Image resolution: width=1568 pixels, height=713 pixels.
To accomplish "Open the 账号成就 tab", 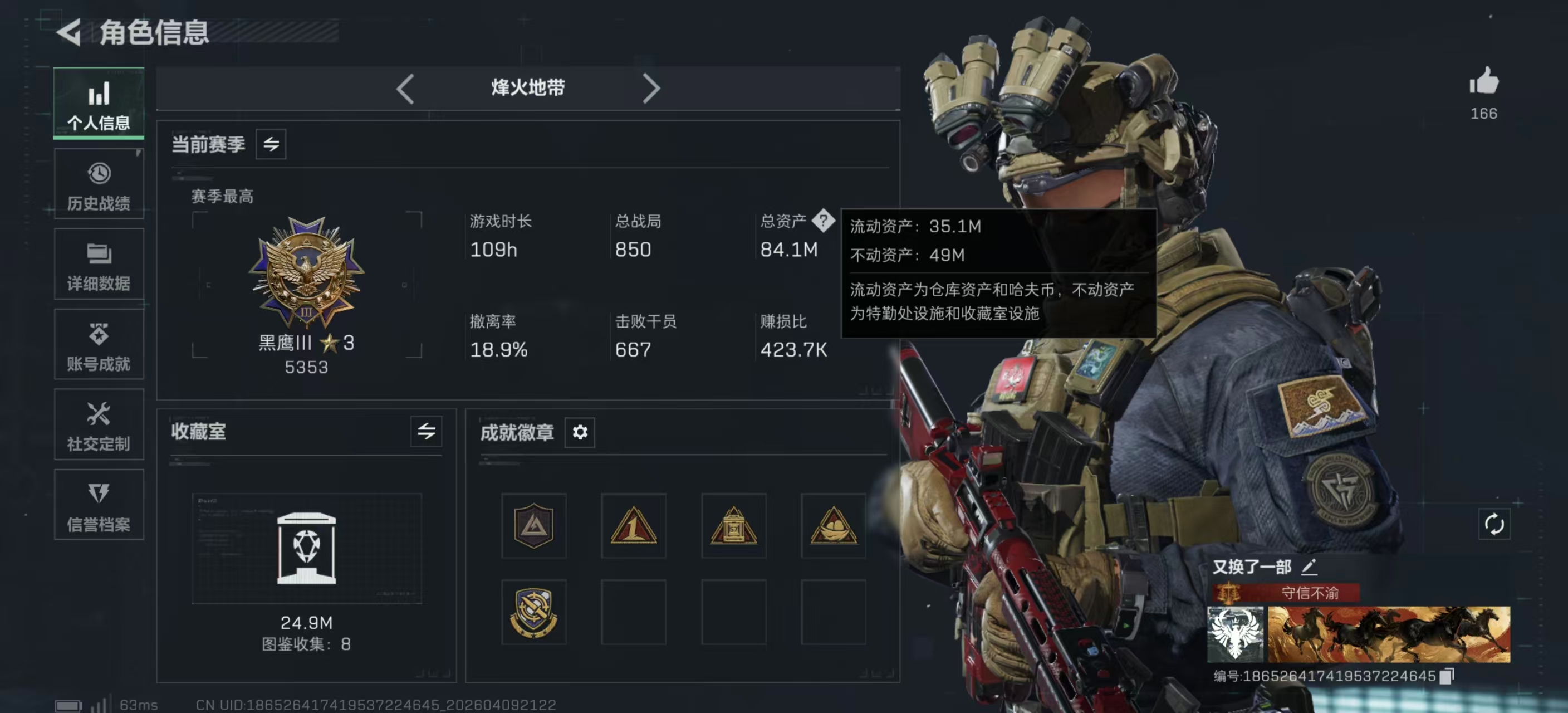I will [99, 345].
